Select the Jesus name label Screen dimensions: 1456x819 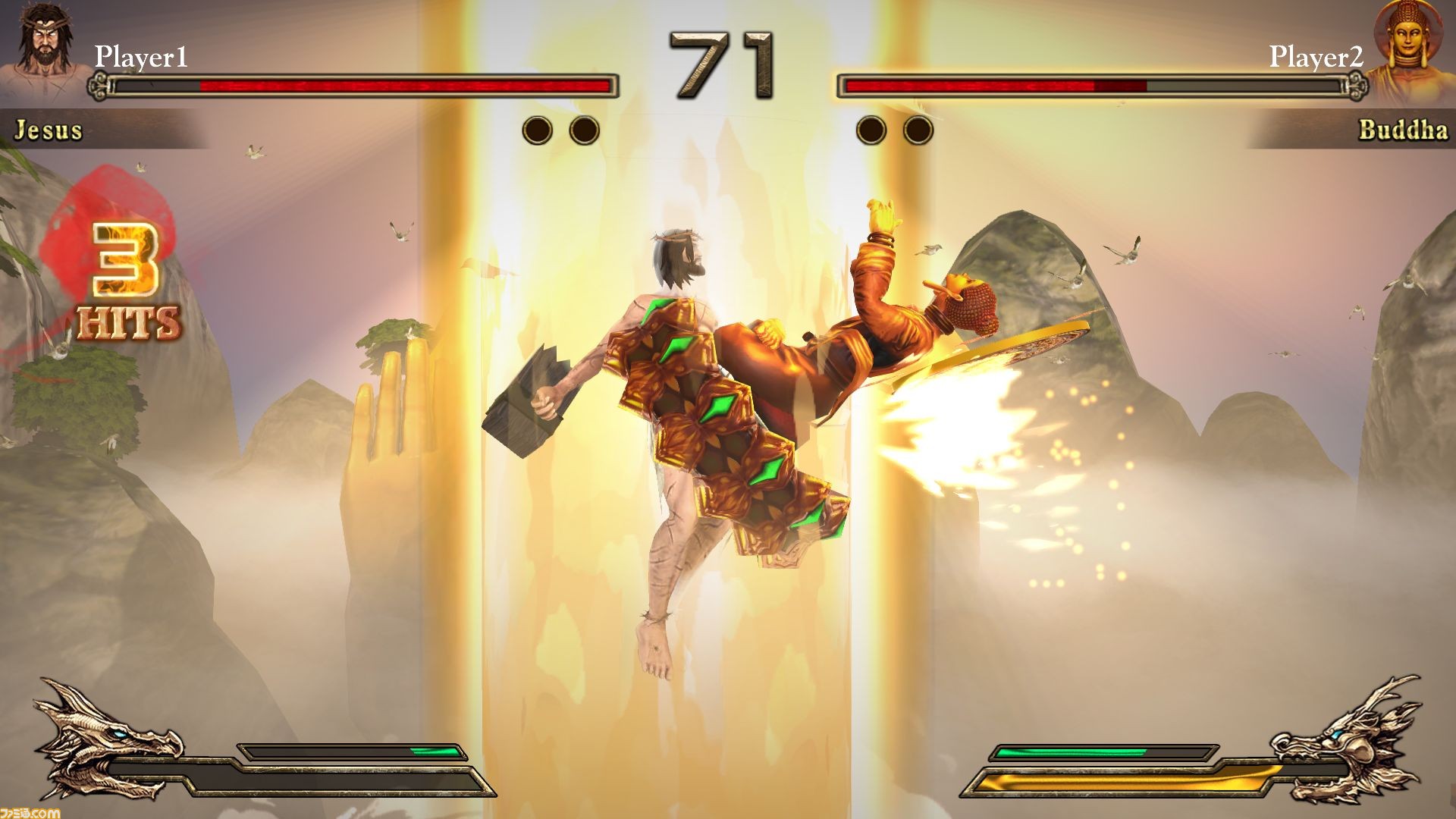coord(49,130)
